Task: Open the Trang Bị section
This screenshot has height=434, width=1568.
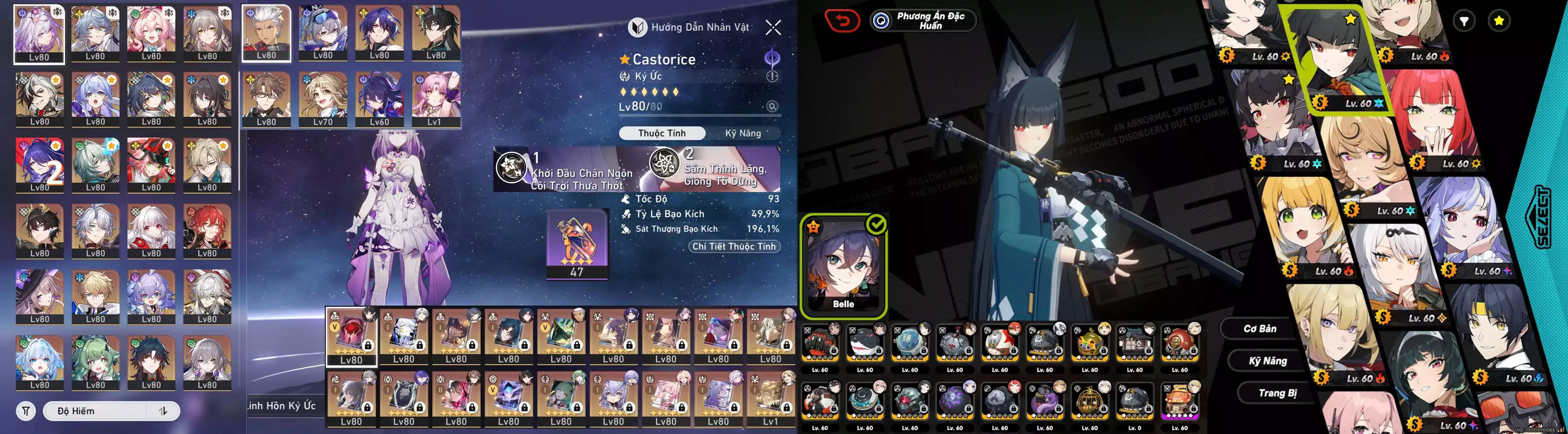Action: pos(1276,393)
